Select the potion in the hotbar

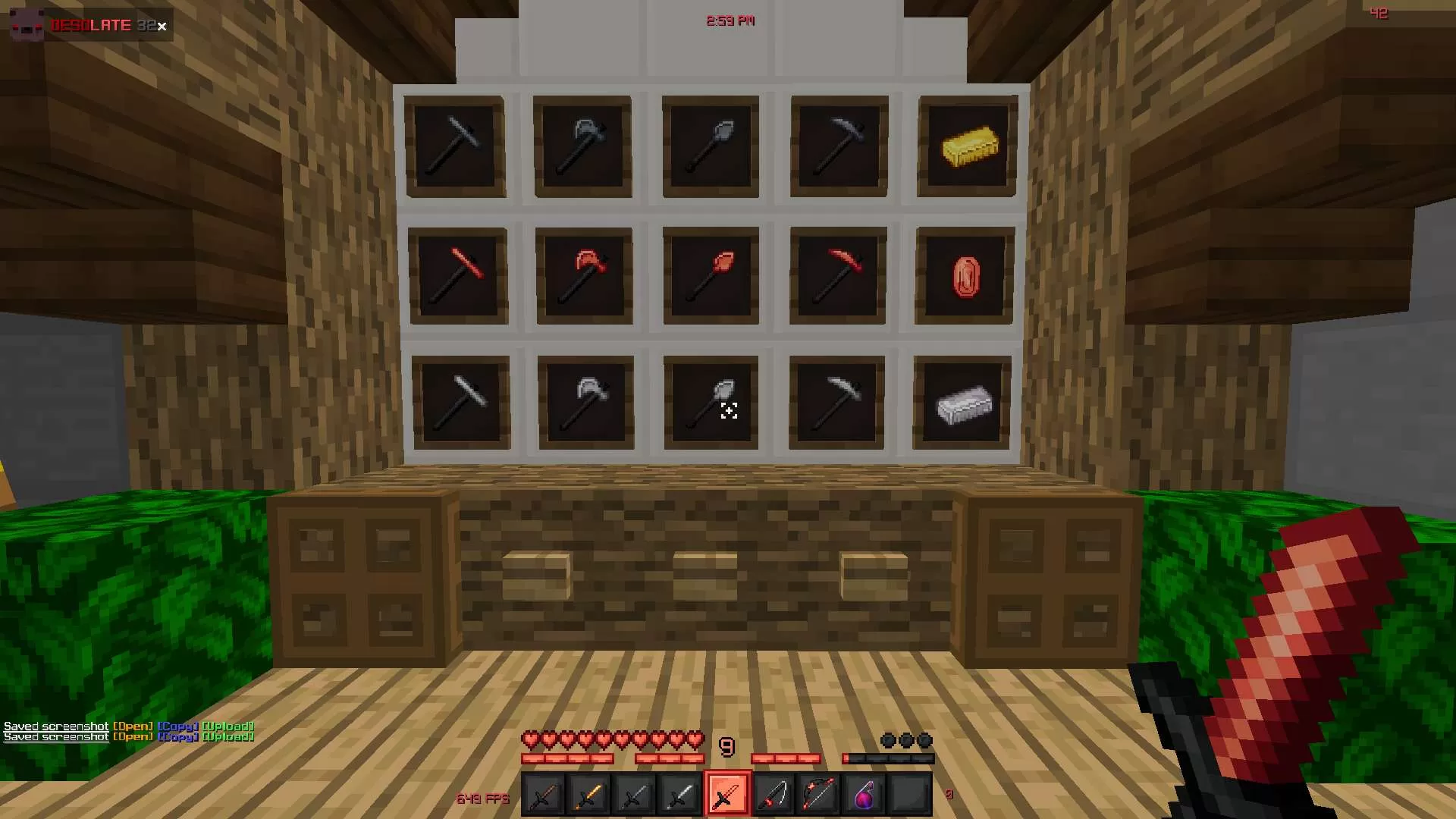click(866, 792)
